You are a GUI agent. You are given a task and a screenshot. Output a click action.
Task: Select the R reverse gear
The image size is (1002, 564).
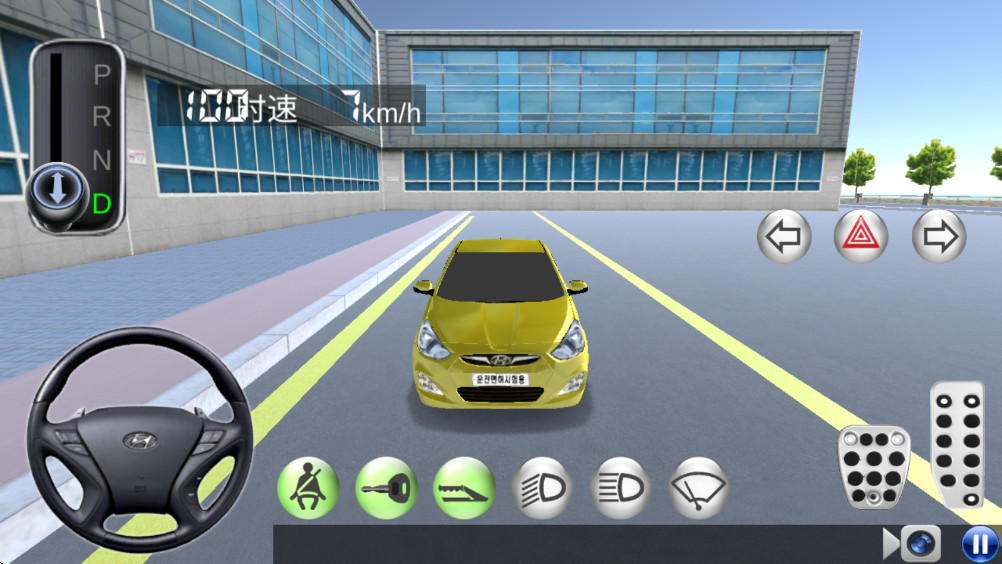pyautogui.click(x=102, y=116)
